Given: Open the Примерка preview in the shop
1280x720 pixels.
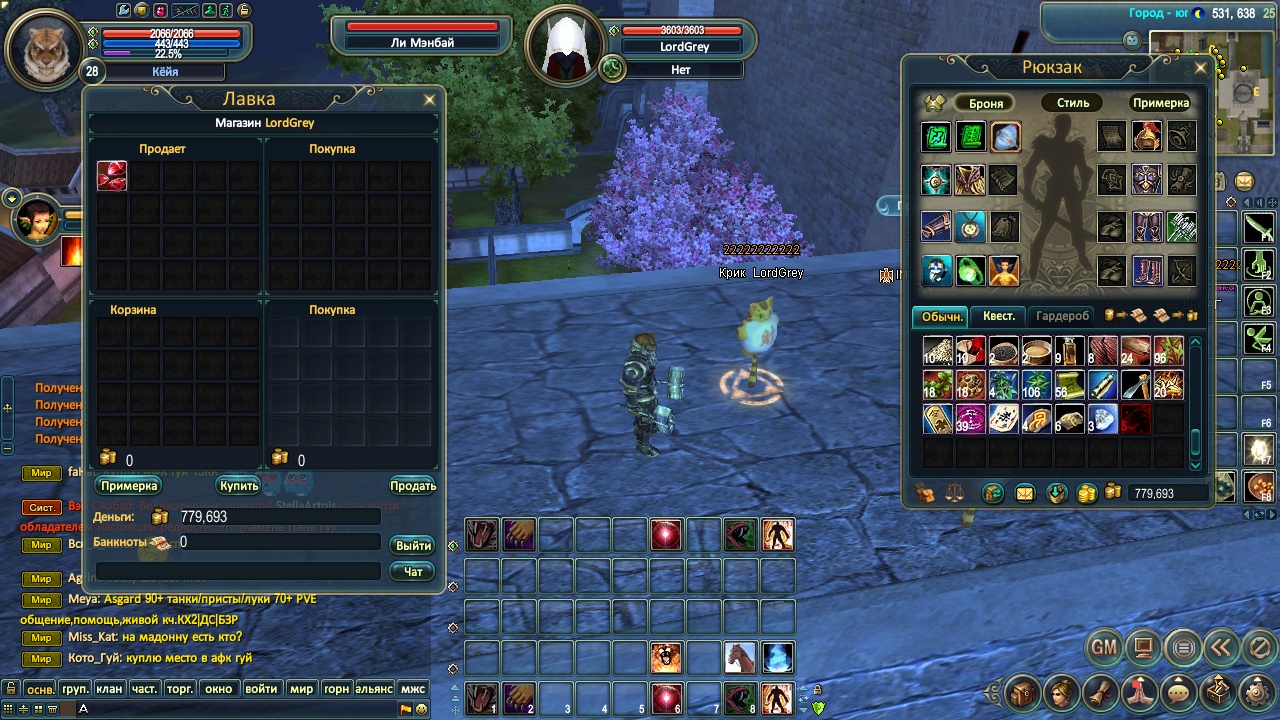Looking at the screenshot, I should [x=129, y=486].
